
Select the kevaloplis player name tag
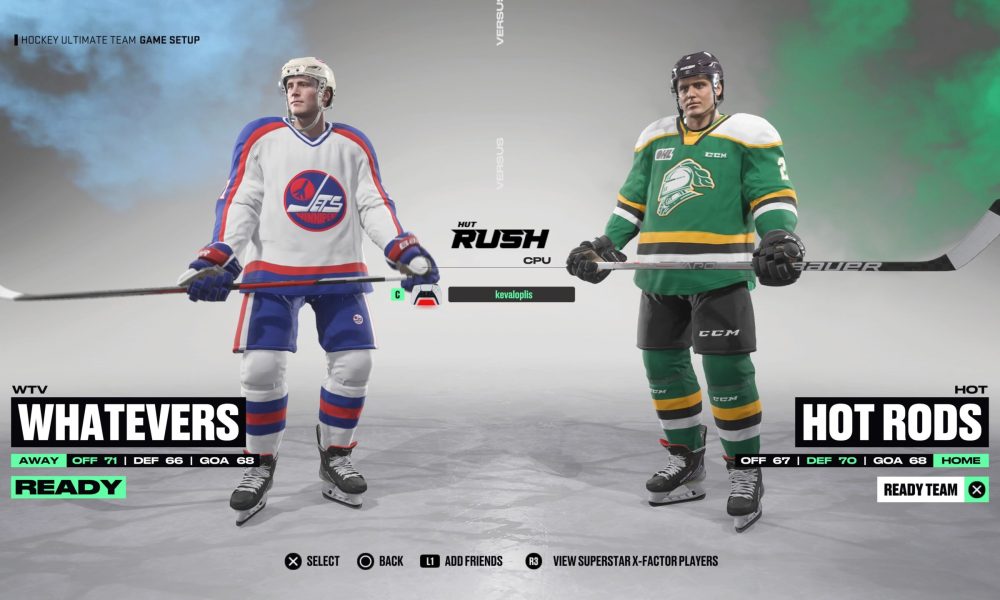click(x=511, y=295)
